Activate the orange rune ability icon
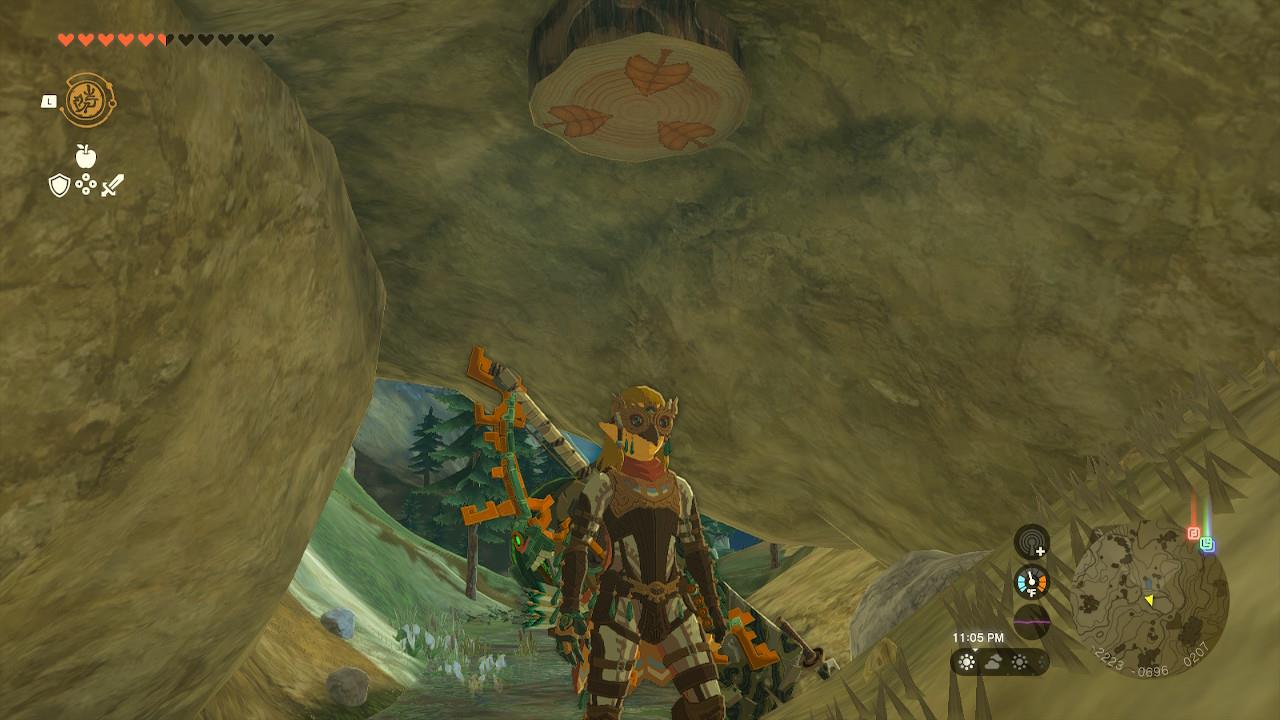The height and width of the screenshot is (720, 1280). click(87, 101)
